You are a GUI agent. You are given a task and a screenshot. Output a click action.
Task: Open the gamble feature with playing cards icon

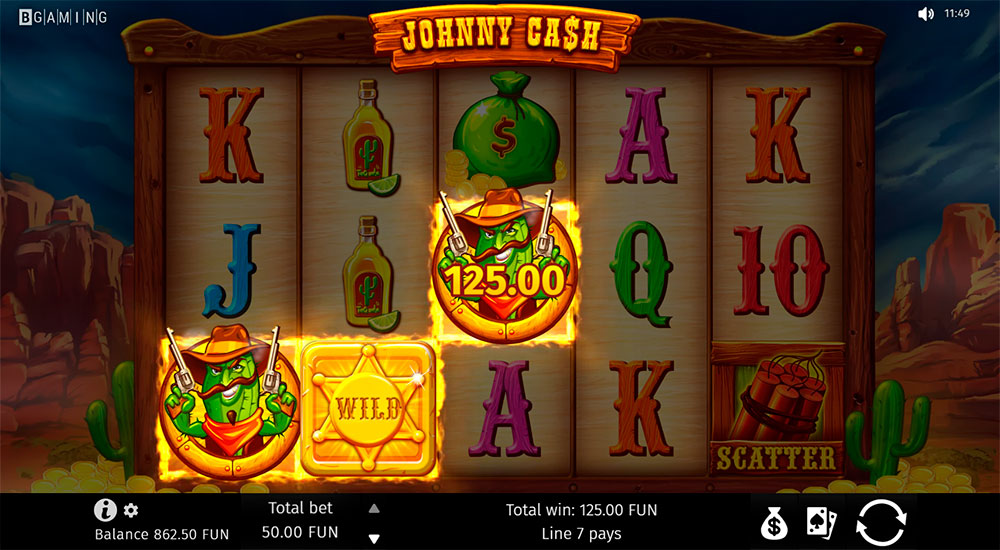pos(822,522)
